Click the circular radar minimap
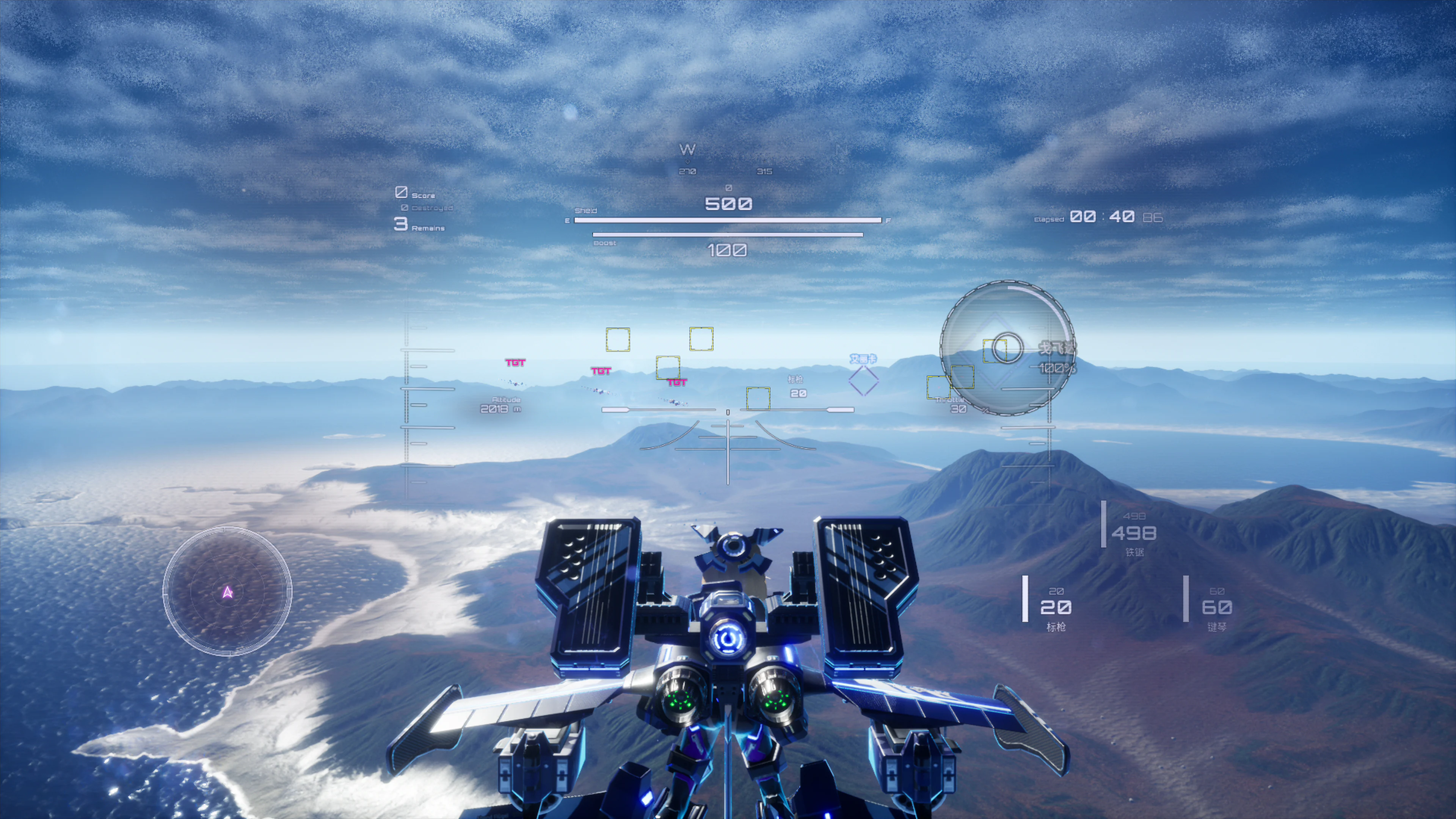 [x=227, y=591]
